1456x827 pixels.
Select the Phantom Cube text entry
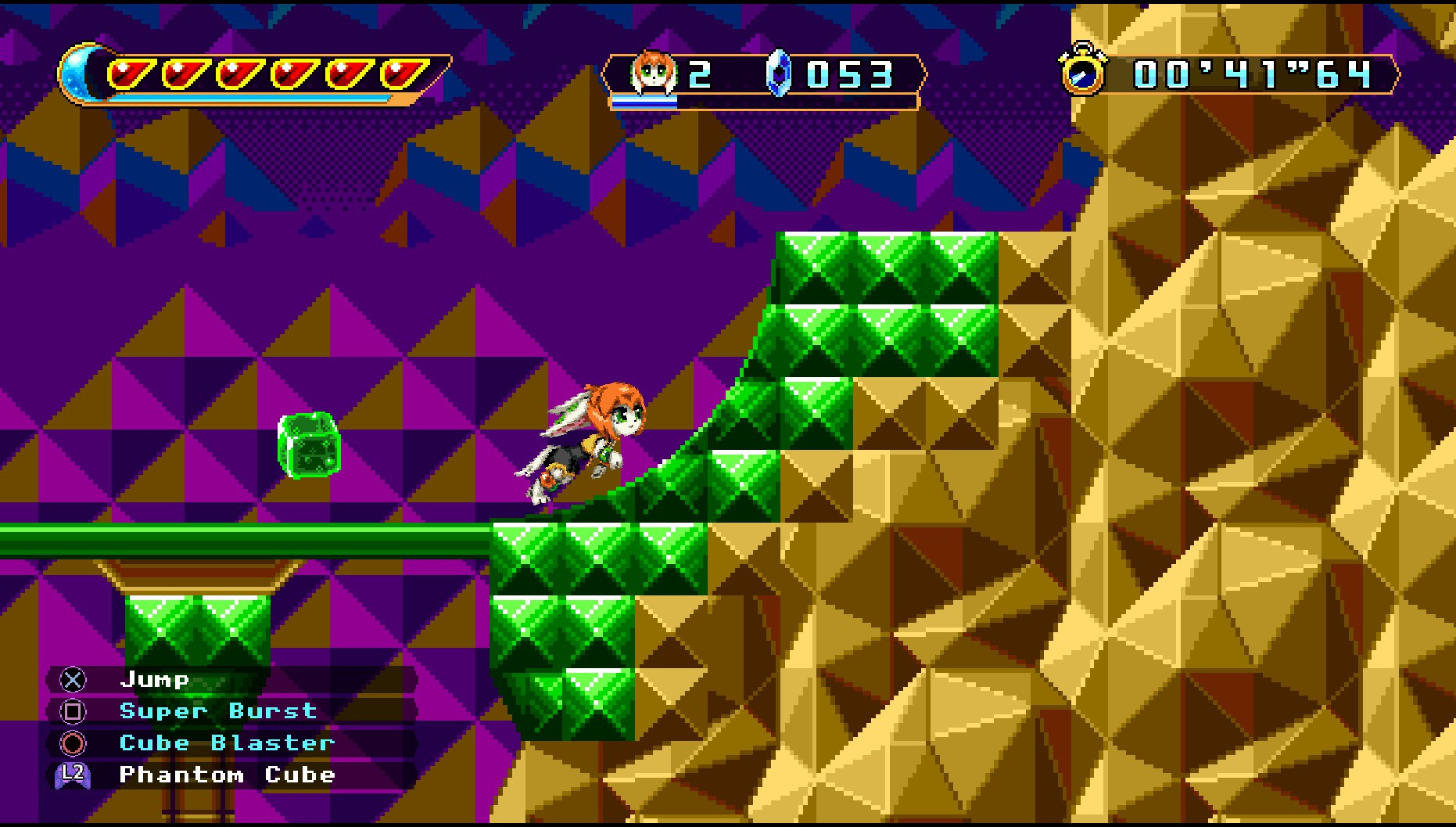228,775
